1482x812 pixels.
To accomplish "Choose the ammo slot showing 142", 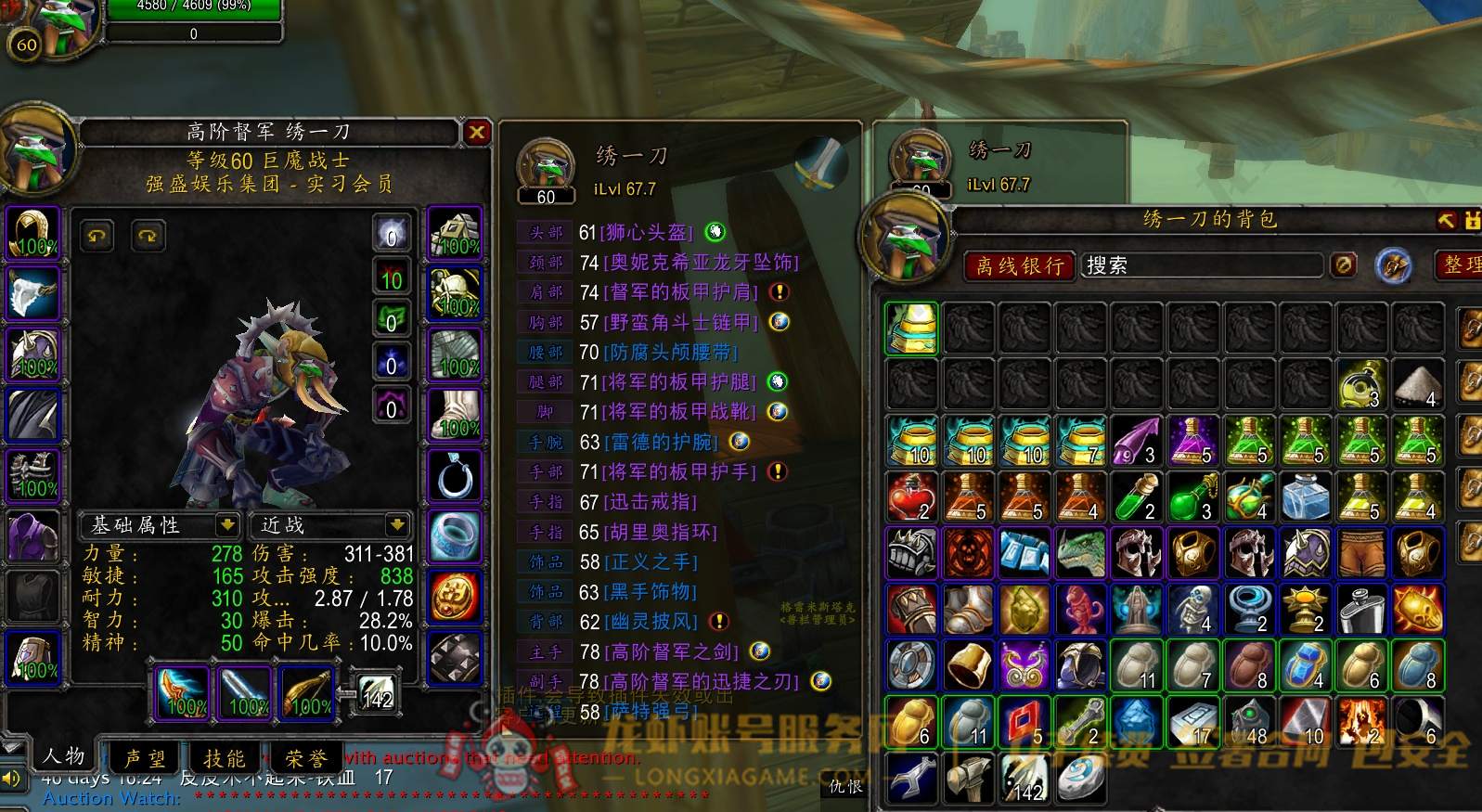I will [x=377, y=694].
